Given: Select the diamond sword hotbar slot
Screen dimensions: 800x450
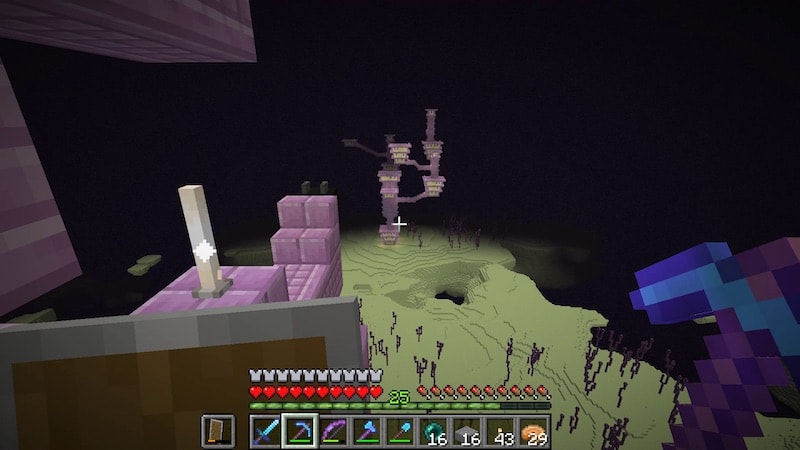Looking at the screenshot, I should 266,430.
